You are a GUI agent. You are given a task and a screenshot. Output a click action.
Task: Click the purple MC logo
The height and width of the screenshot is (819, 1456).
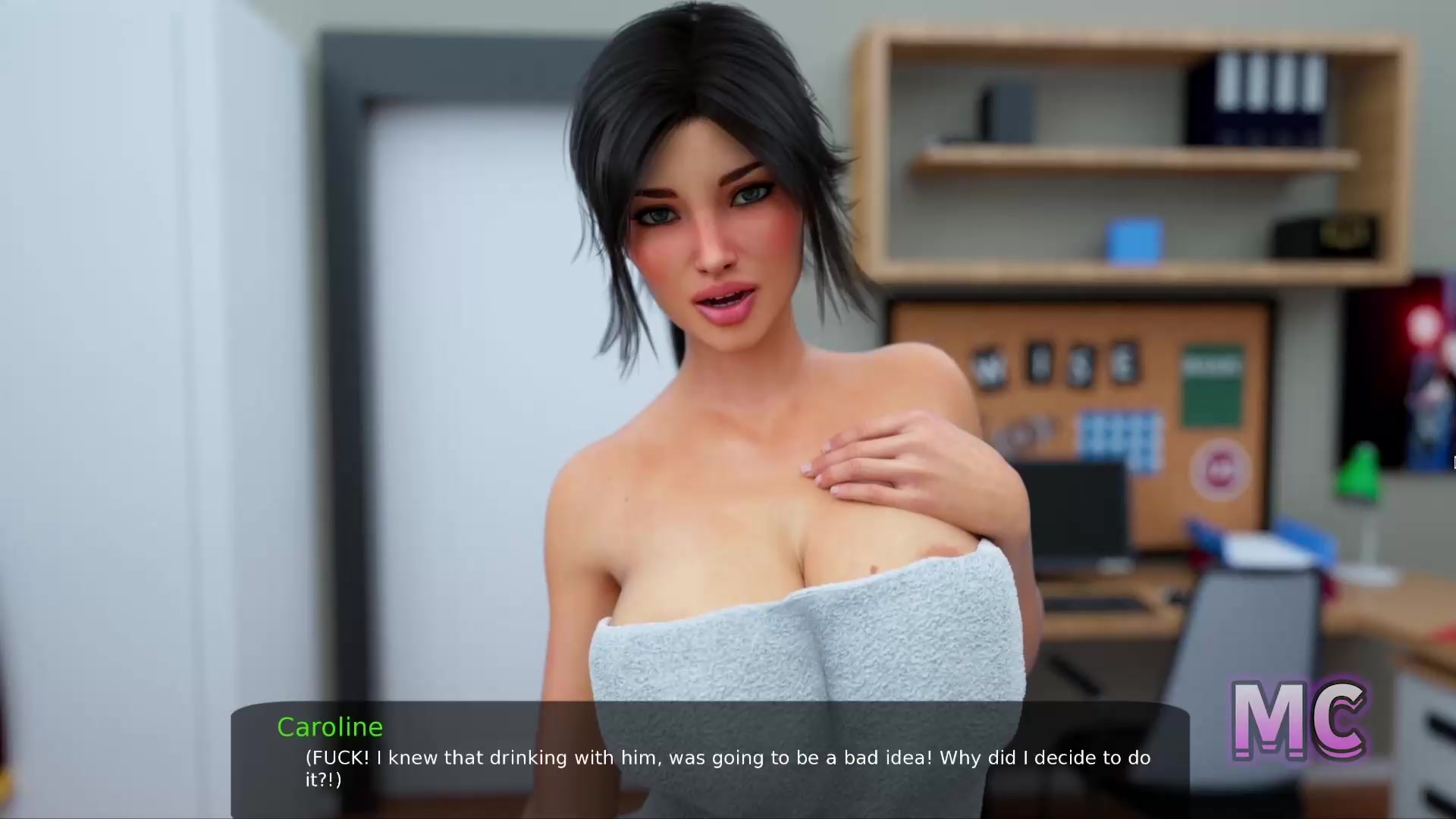[1299, 720]
